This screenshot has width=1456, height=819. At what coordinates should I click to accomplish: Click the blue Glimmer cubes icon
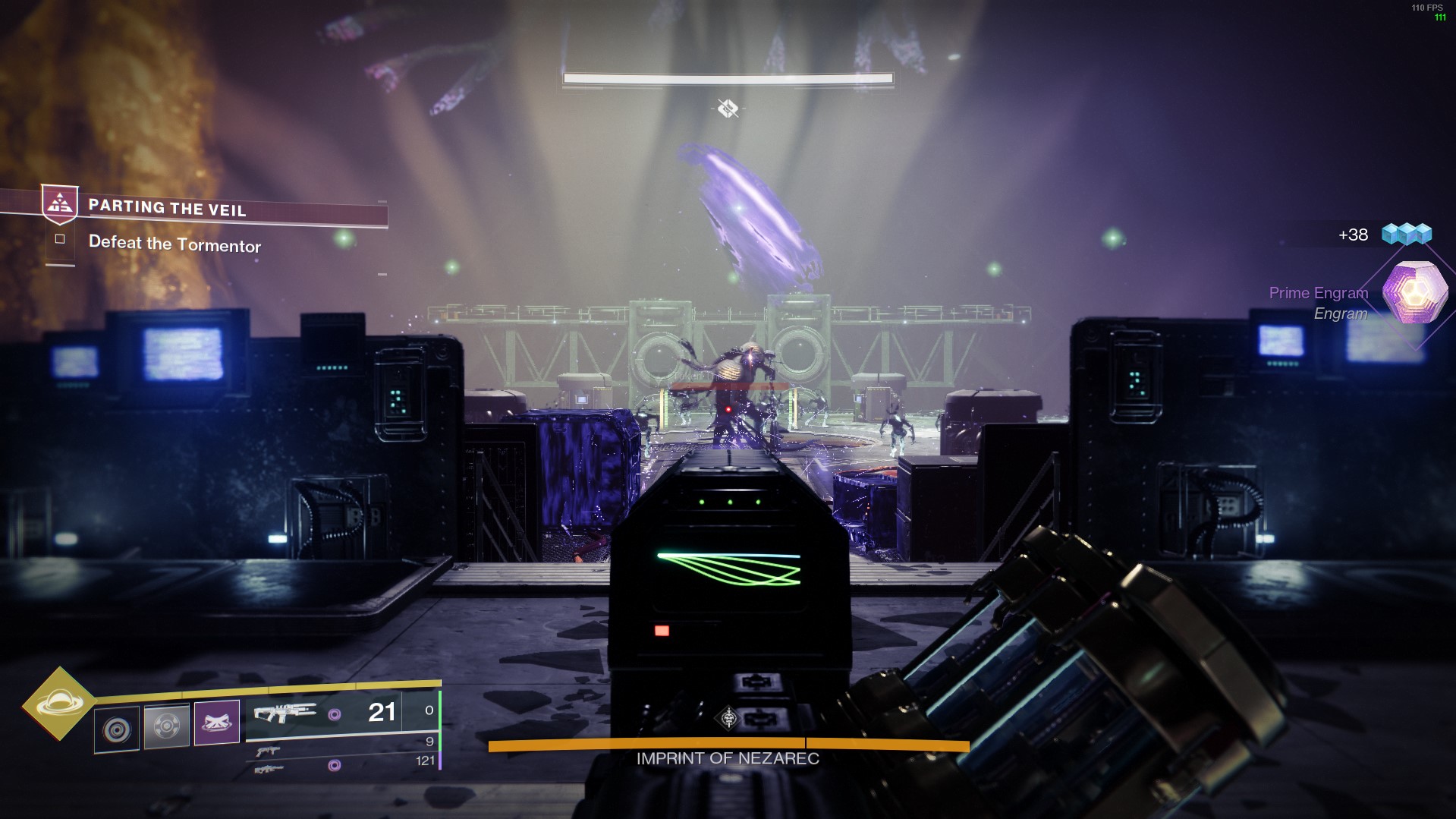[1406, 234]
